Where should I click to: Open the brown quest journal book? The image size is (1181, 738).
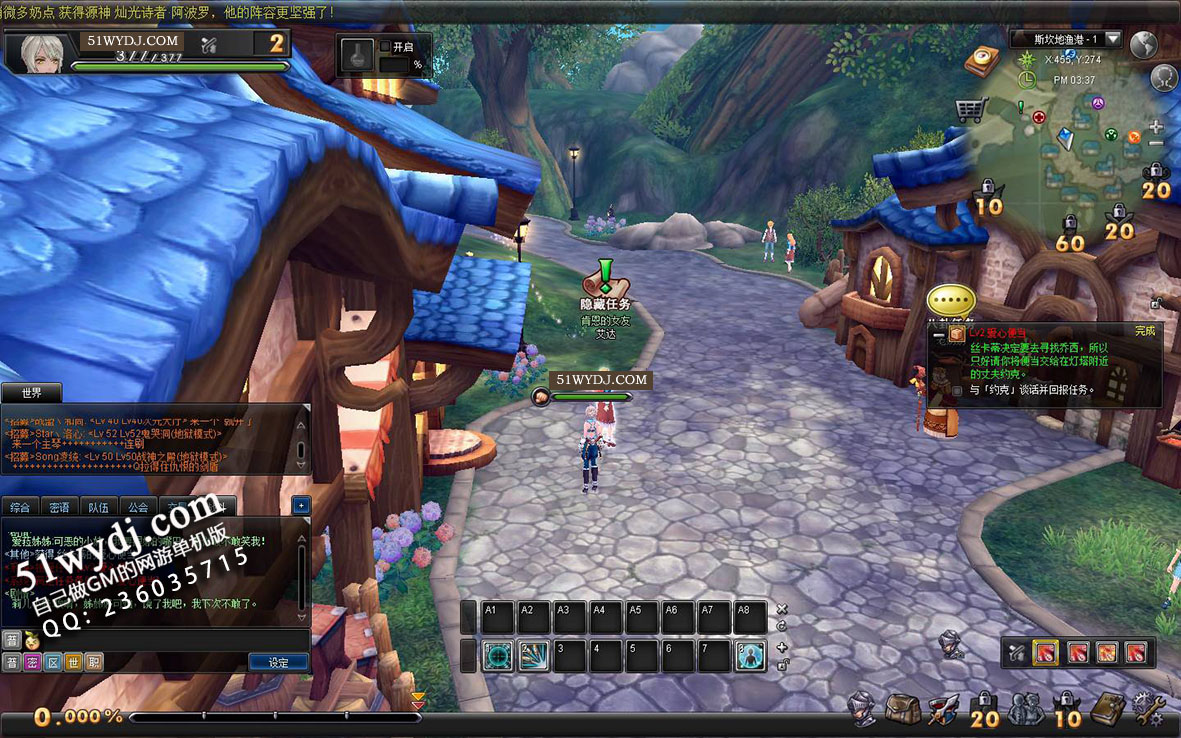tap(1107, 709)
